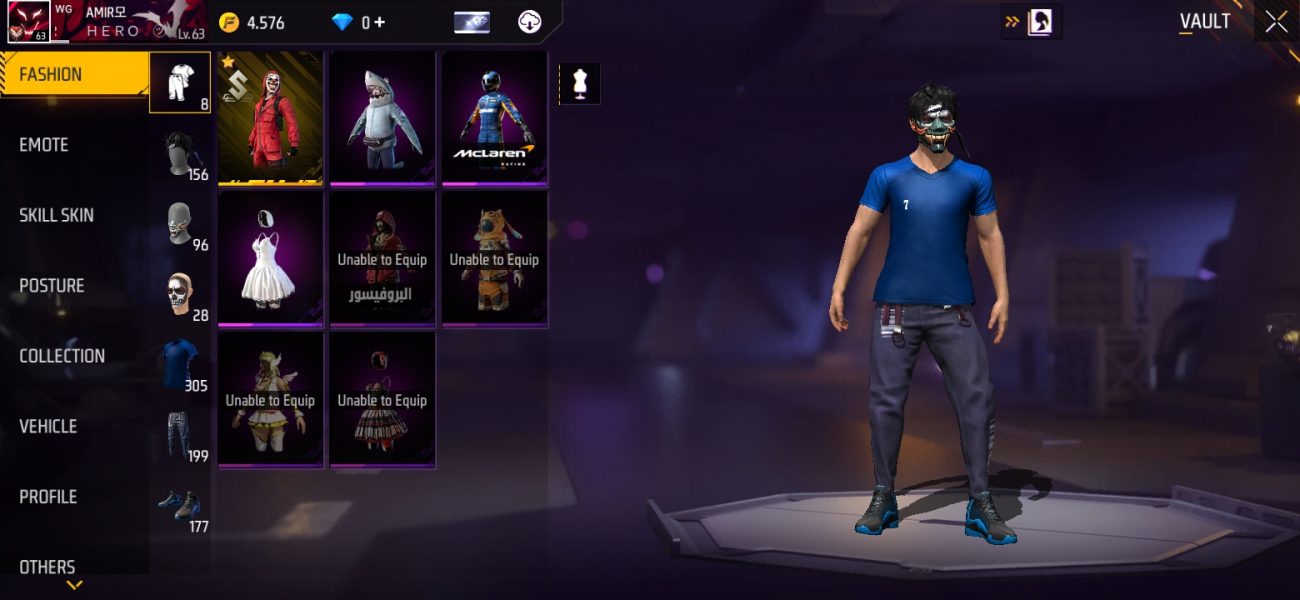Choose the red hooded clown outfit
Image resolution: width=1300 pixels, height=600 pixels.
coord(271,118)
